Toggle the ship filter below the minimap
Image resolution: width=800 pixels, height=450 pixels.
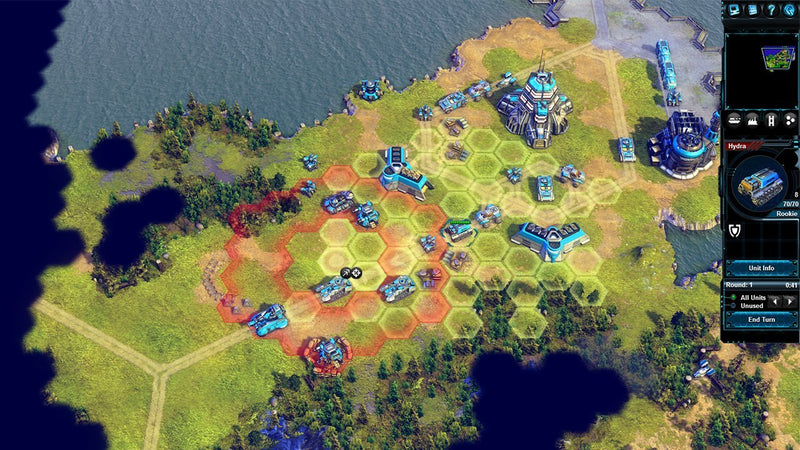733,119
